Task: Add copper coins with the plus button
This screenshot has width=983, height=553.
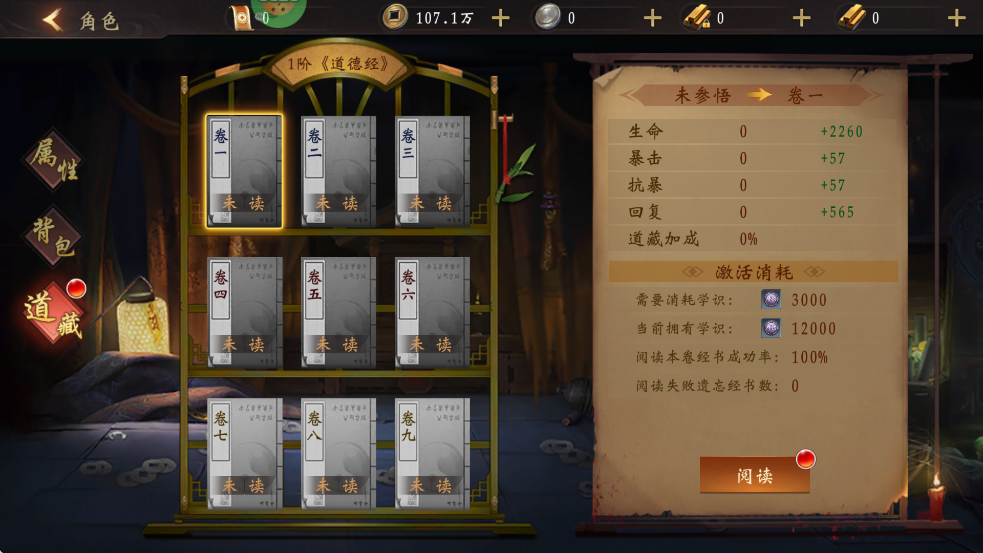Action: coord(501,18)
